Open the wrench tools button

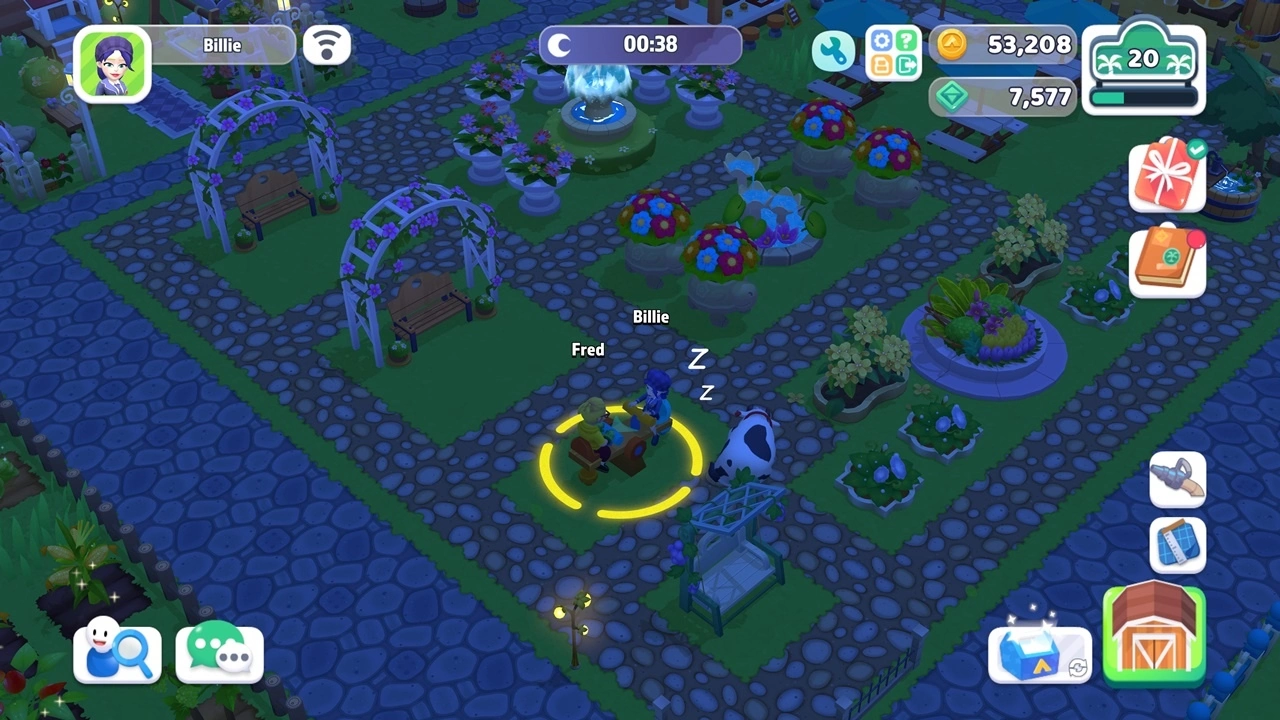tap(833, 51)
